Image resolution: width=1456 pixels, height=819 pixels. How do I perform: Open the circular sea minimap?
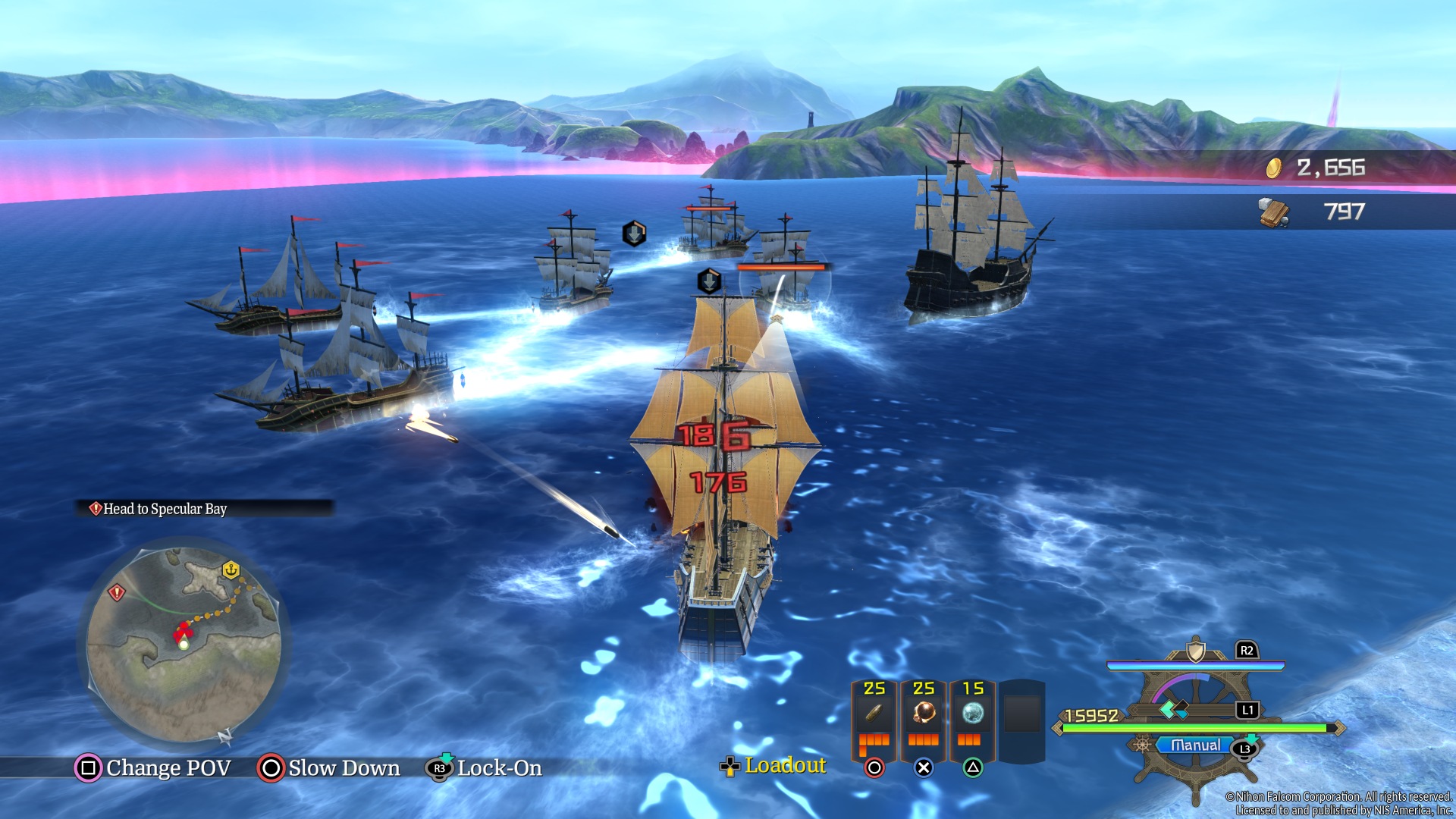tap(184, 645)
